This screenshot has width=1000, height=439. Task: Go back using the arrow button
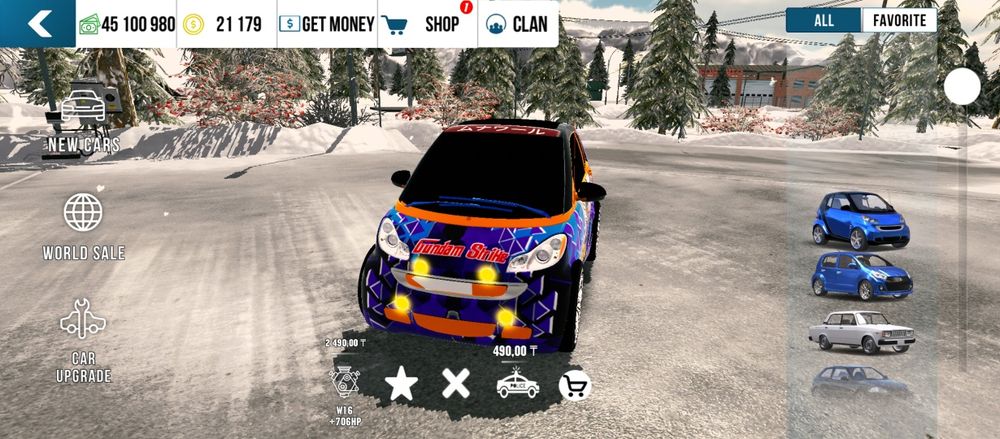tap(38, 24)
